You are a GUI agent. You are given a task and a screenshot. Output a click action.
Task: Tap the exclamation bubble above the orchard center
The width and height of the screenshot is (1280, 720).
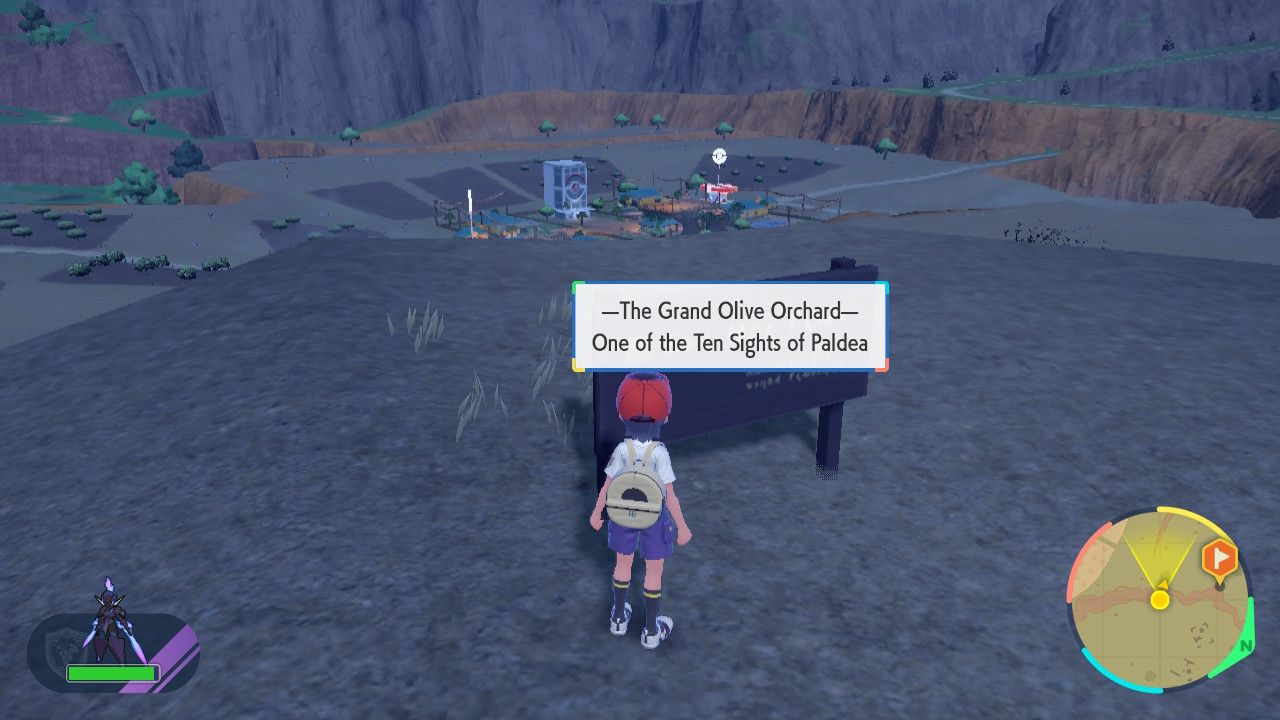[x=719, y=156]
